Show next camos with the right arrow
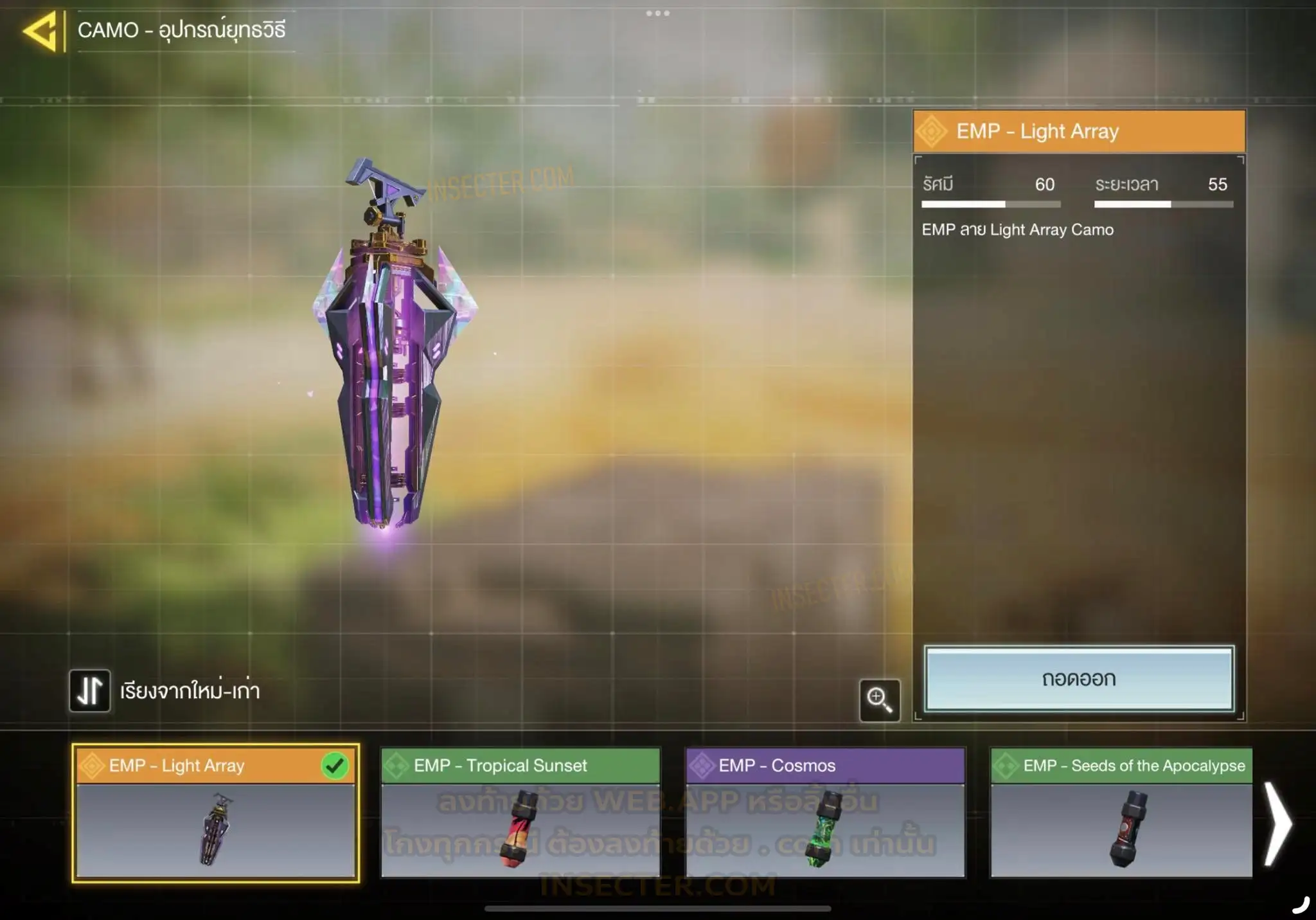This screenshot has height=920, width=1316. (x=1279, y=823)
